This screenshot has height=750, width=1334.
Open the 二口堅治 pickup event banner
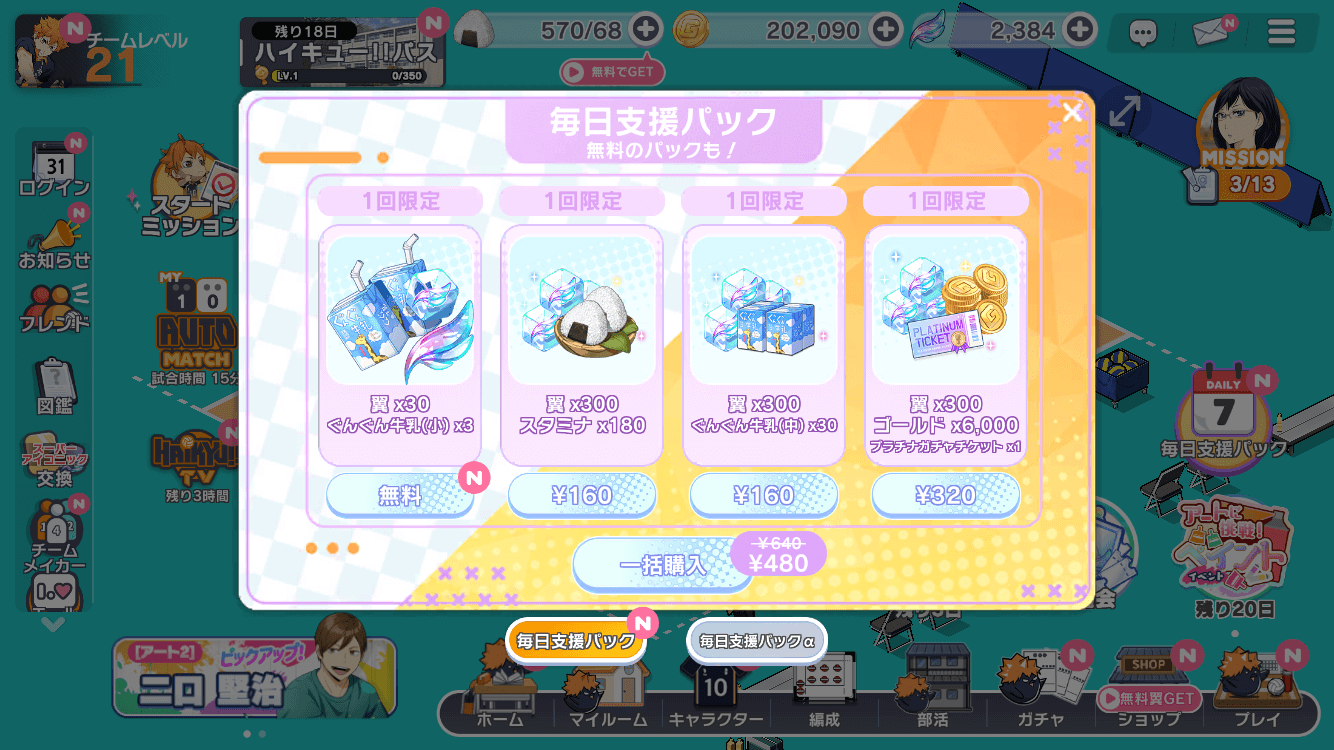point(254,677)
